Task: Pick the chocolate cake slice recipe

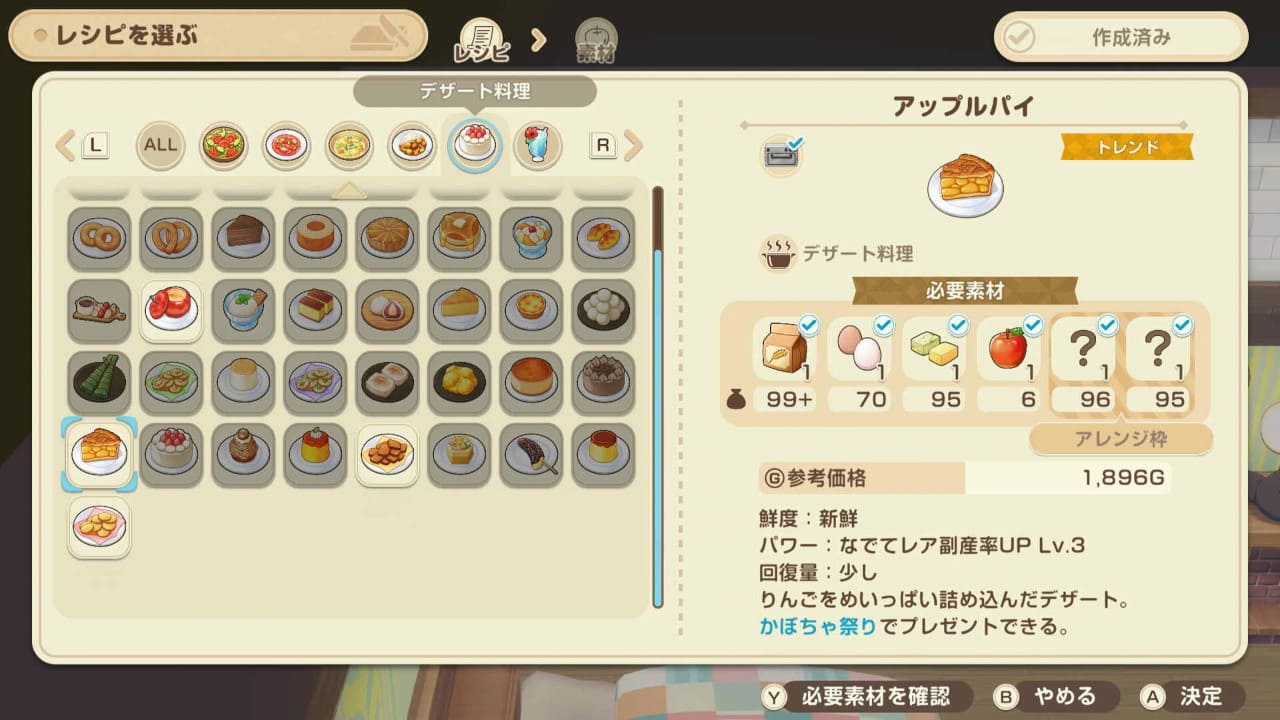Action: pos(243,238)
